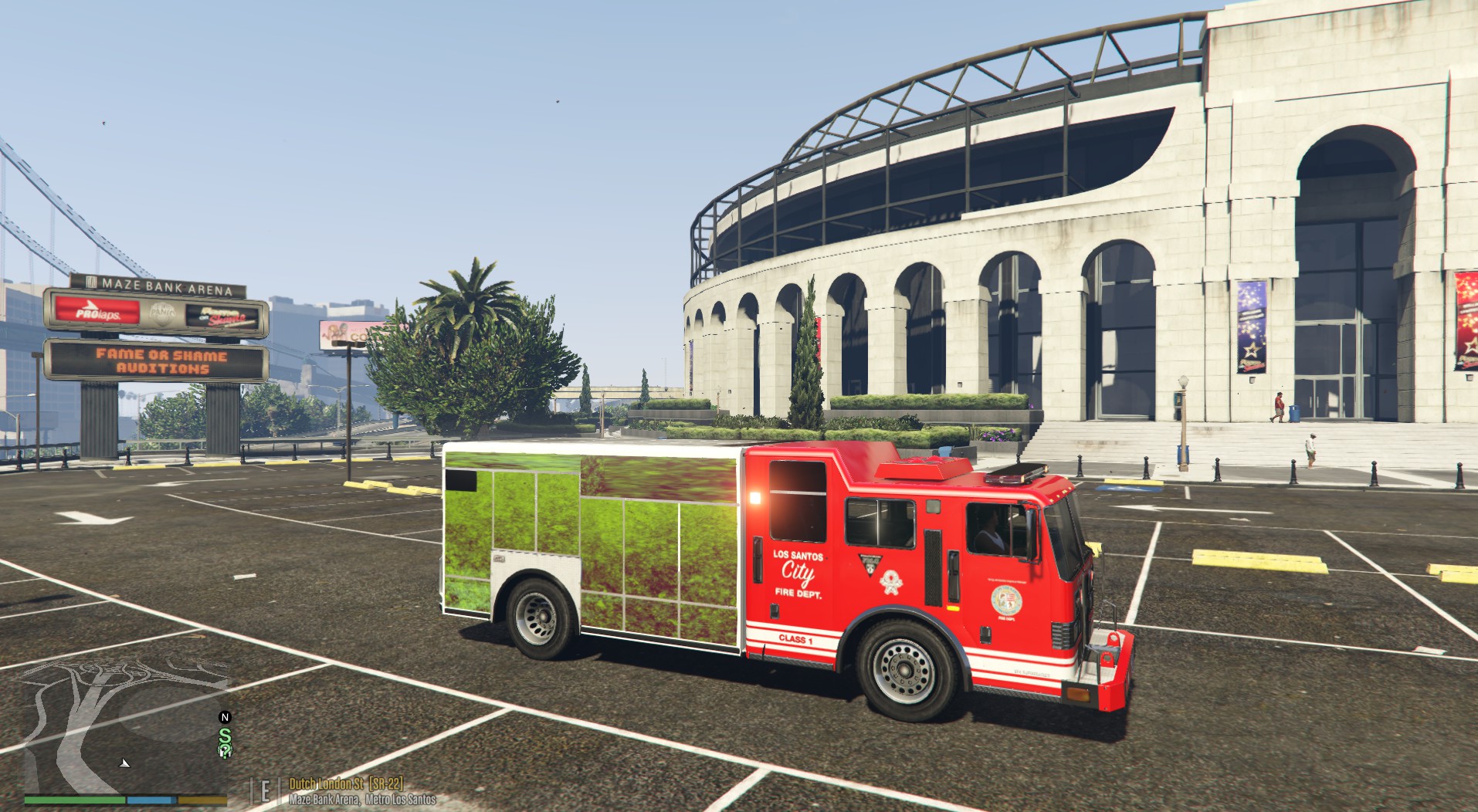Viewport: 1478px width, 812px height.
Task: Click the white player arrow on minimap
Action: 125,763
